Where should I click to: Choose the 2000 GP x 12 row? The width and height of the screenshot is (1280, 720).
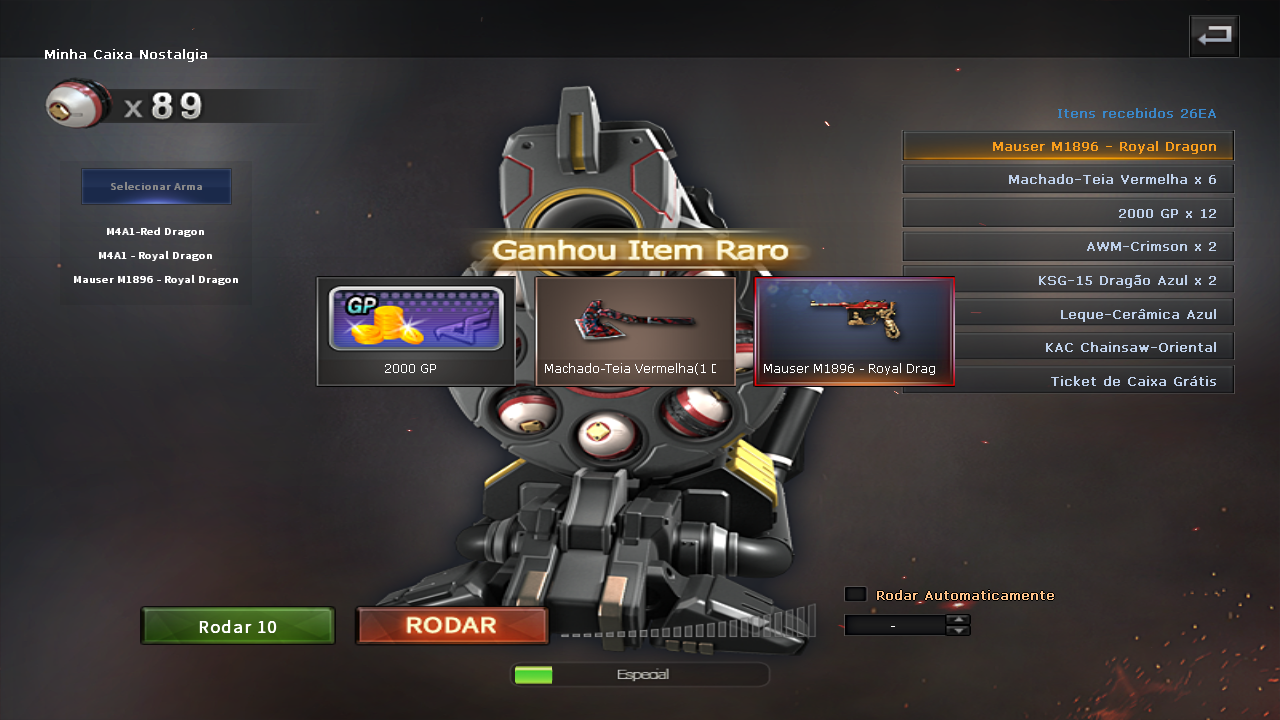[x=1068, y=213]
